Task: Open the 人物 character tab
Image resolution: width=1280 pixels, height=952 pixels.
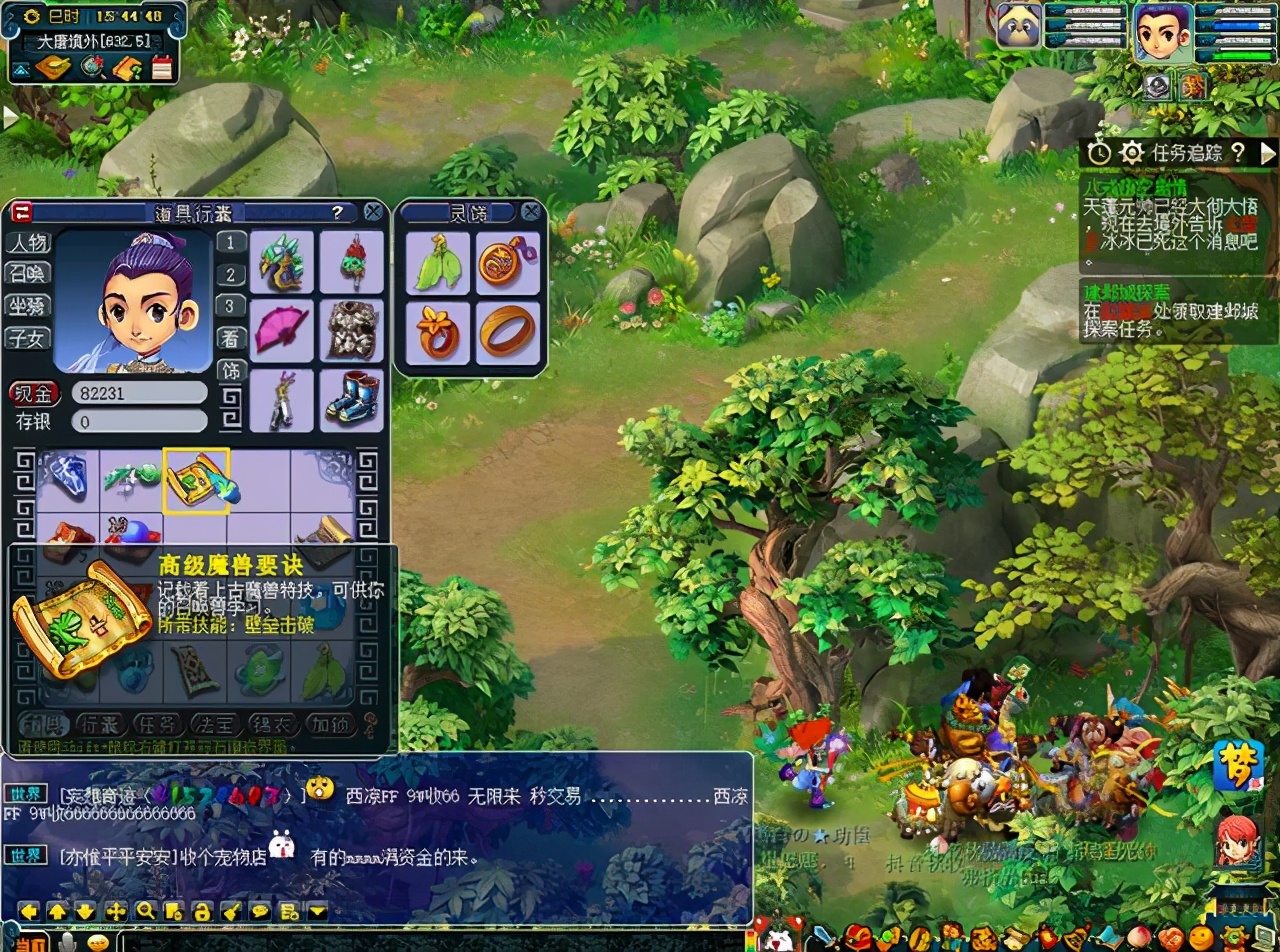Action: click(x=28, y=243)
